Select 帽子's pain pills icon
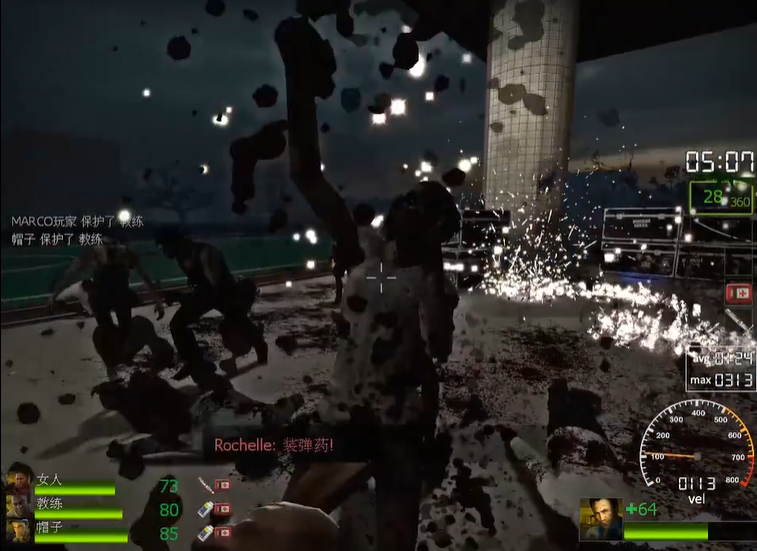This screenshot has width=757, height=551. click(204, 533)
